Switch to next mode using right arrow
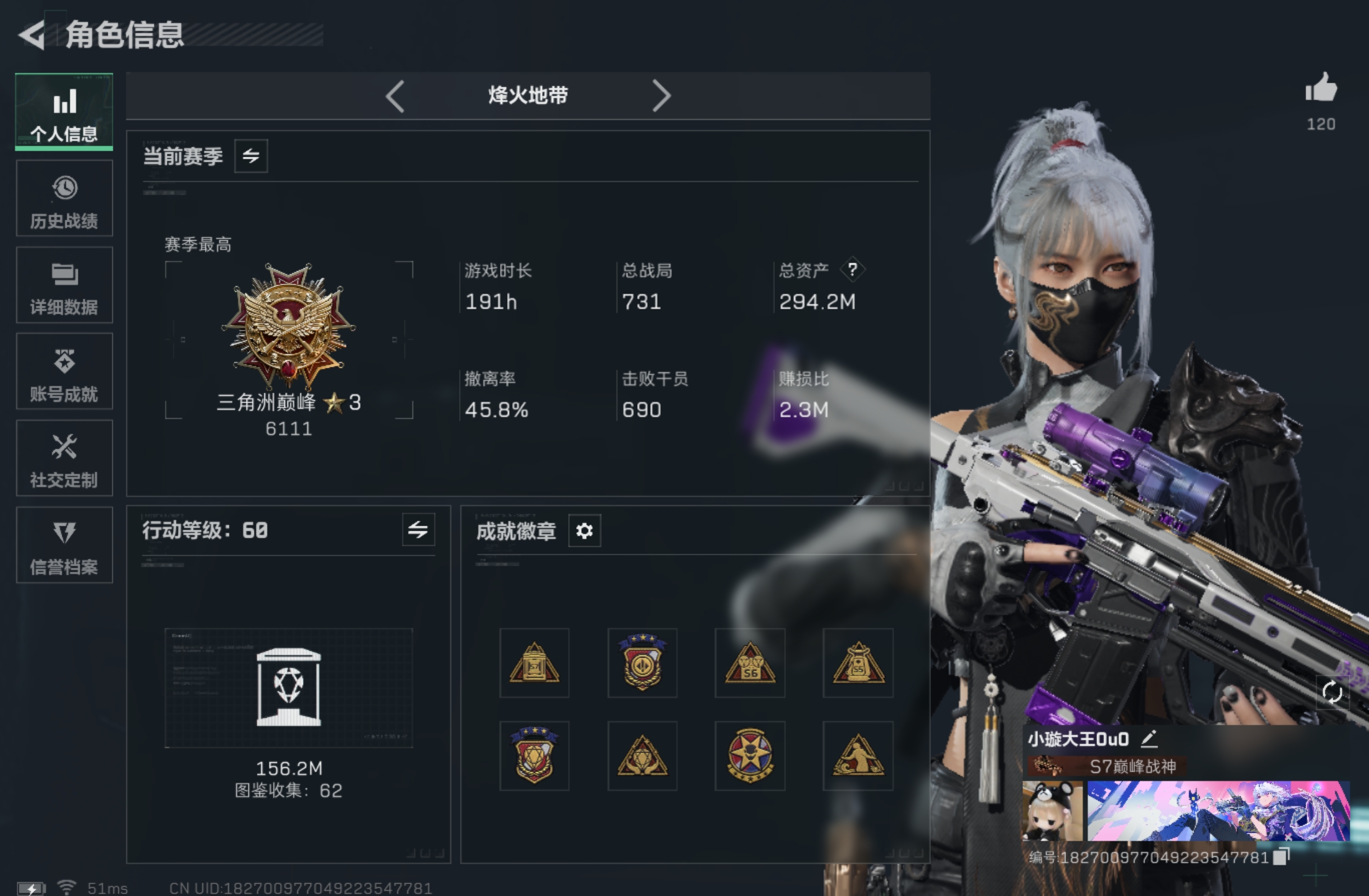Viewport: 1369px width, 896px height. (x=662, y=96)
